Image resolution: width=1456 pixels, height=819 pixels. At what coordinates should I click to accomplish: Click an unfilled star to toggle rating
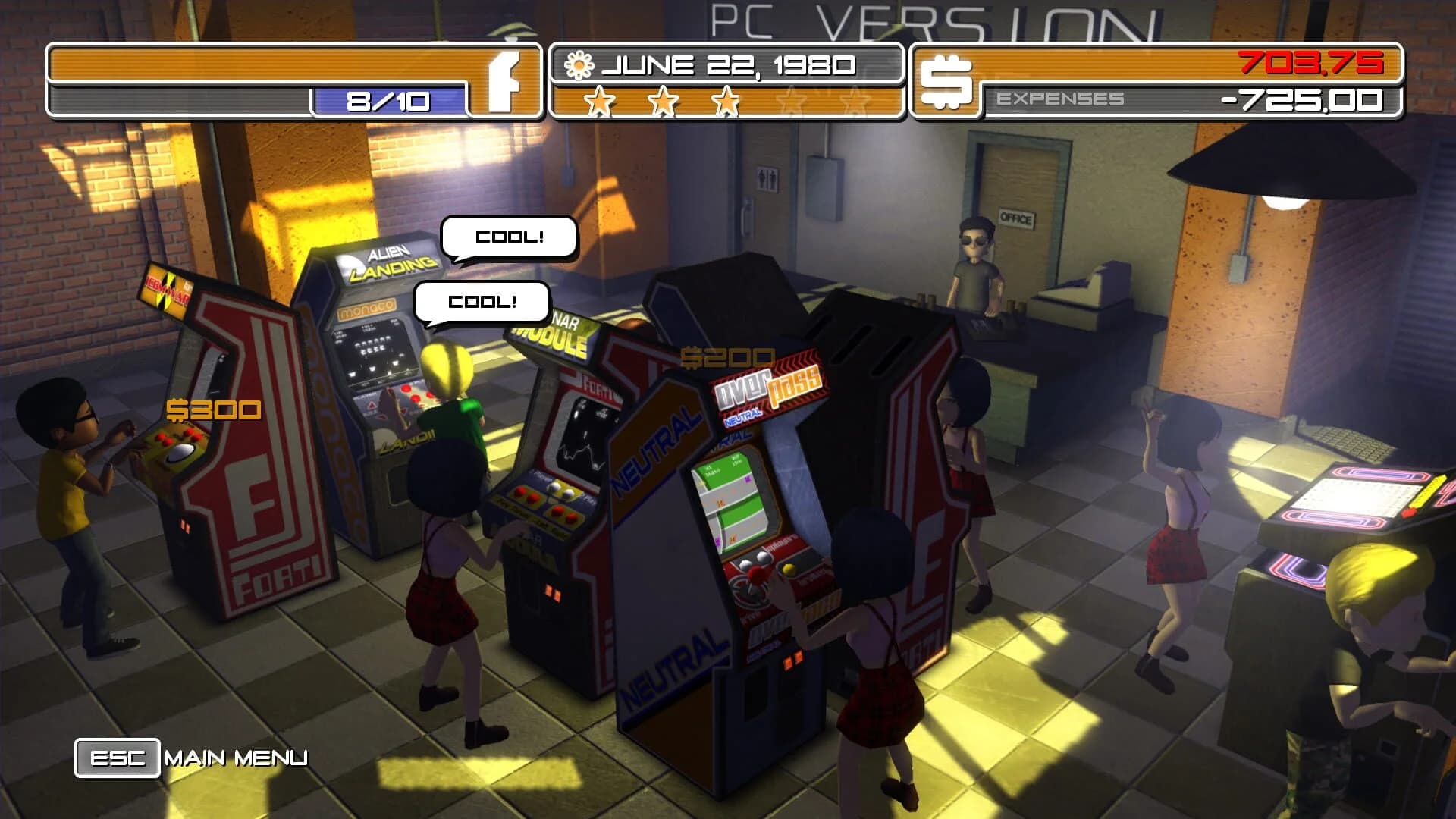[793, 100]
